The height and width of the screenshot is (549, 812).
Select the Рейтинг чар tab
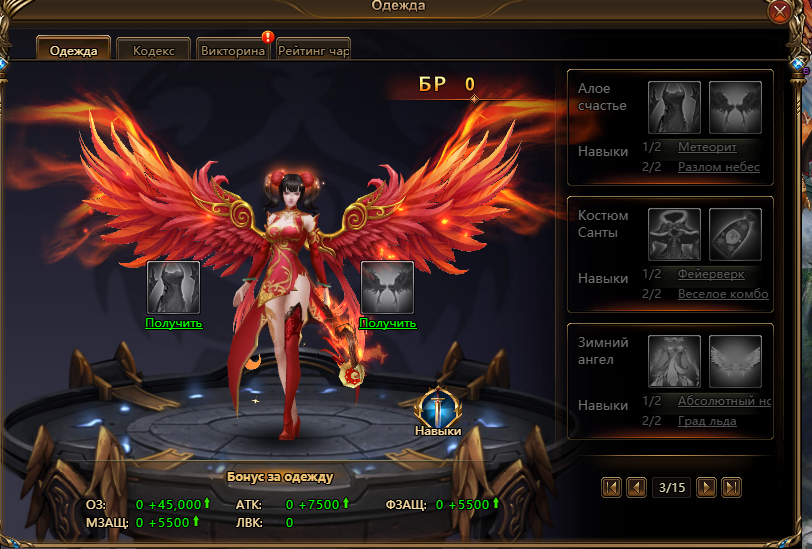click(313, 50)
